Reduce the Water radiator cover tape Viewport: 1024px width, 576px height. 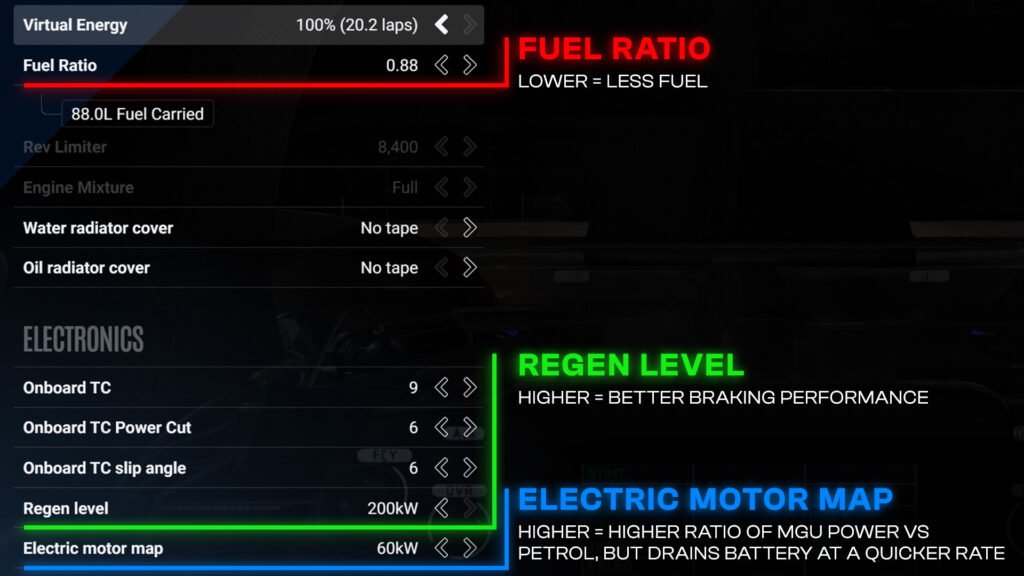(441, 228)
